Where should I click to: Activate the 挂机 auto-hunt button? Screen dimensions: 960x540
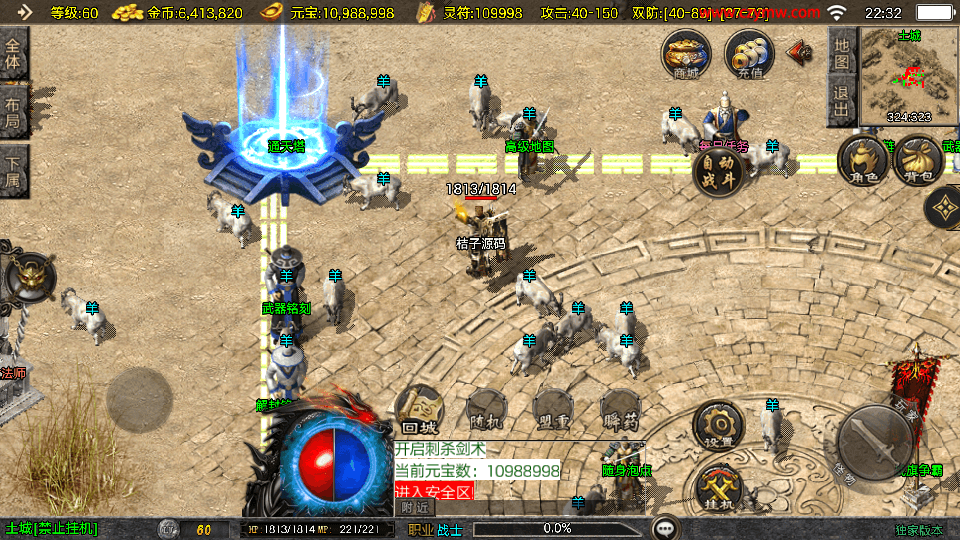719,490
